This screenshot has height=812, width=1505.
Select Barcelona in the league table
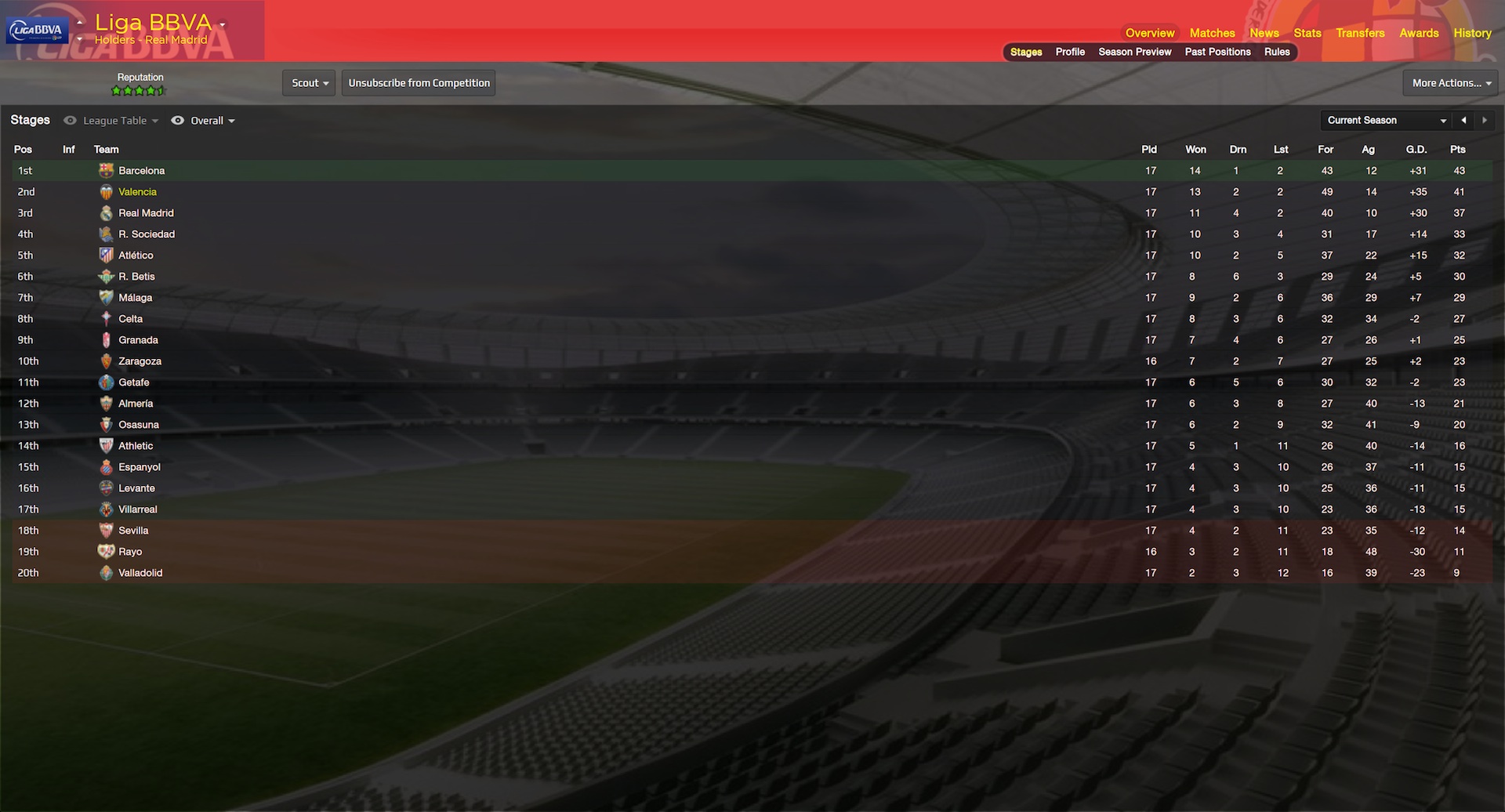tap(142, 171)
